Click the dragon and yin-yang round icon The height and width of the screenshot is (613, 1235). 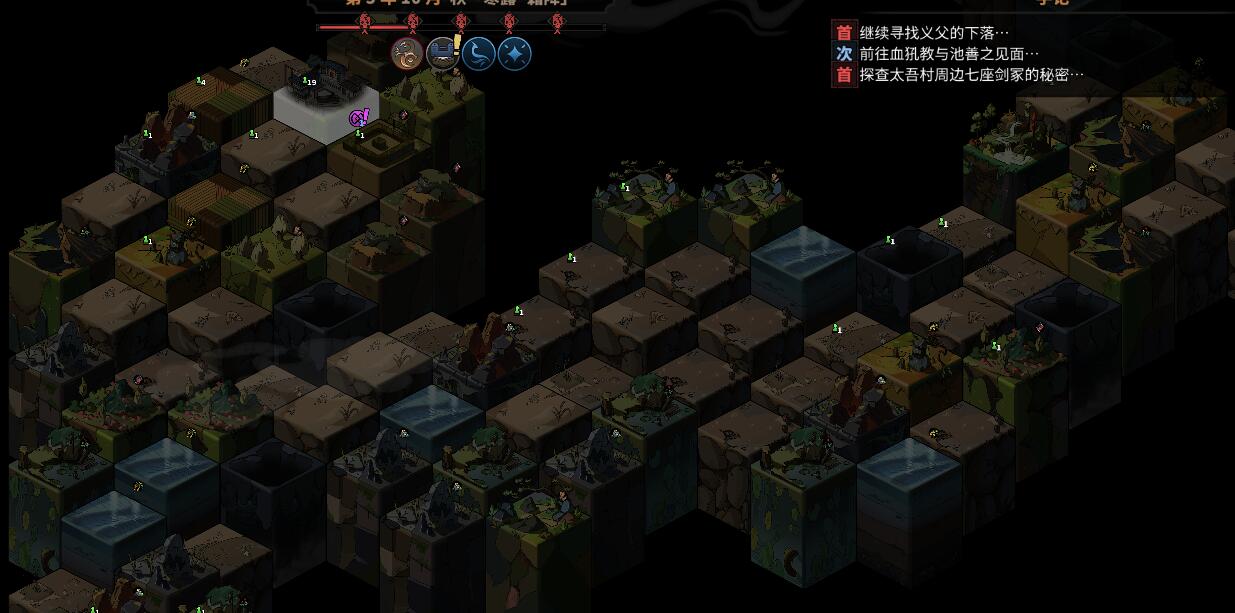(407, 54)
